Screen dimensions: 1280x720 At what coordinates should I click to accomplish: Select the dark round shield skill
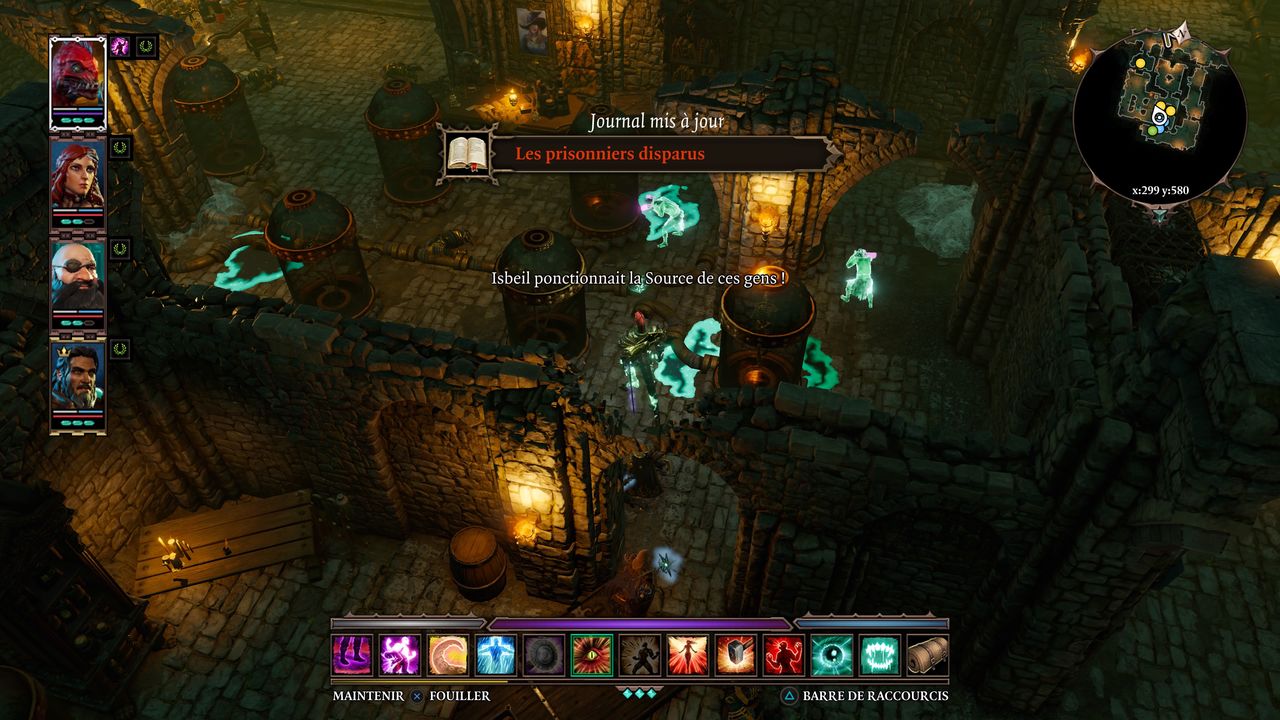point(544,655)
